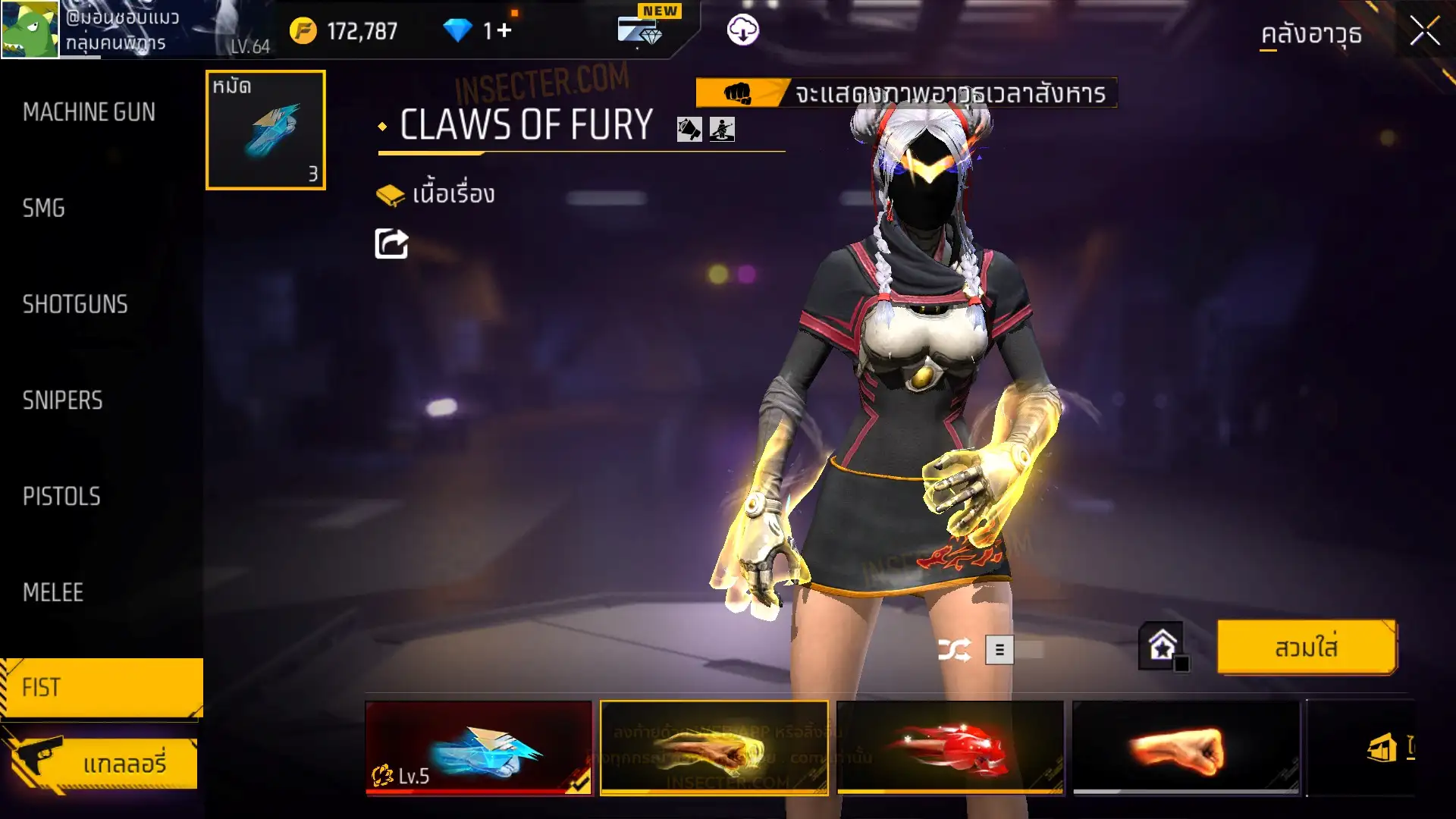This screenshot has height=819, width=1456.
Task: Select the FIST category tab
Action: (x=101, y=687)
